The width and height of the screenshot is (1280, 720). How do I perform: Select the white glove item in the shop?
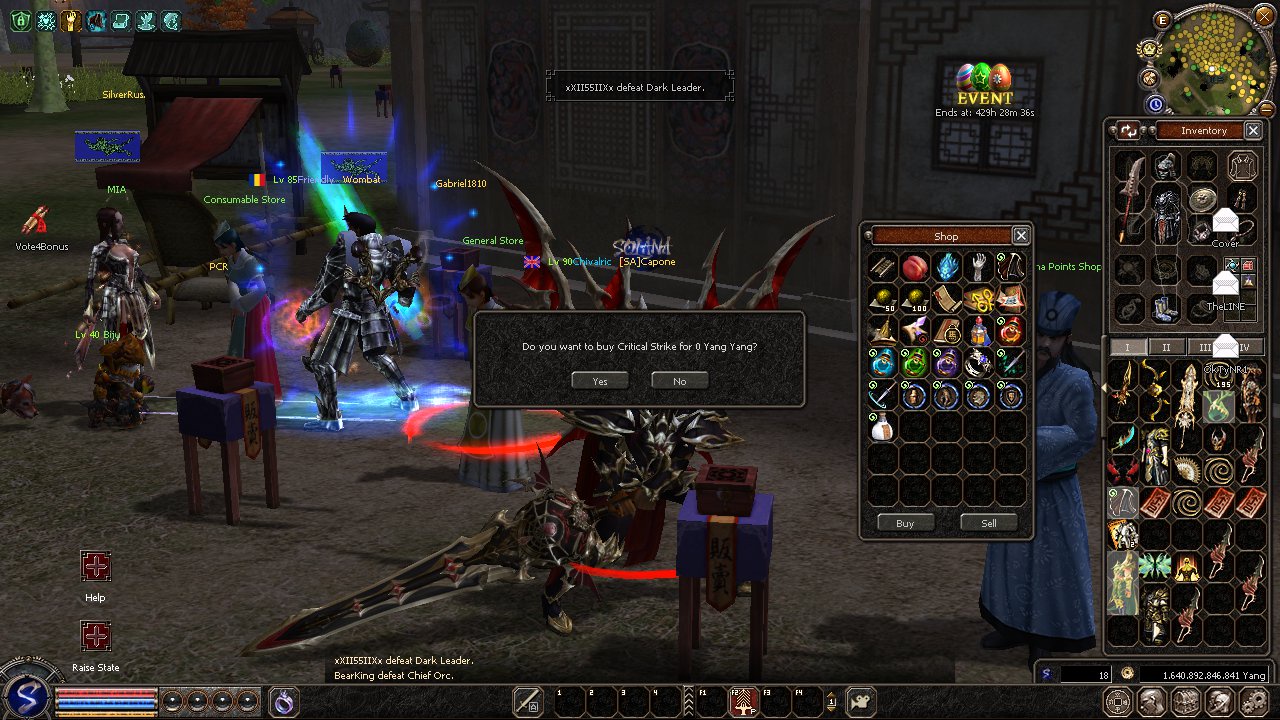coord(978,267)
